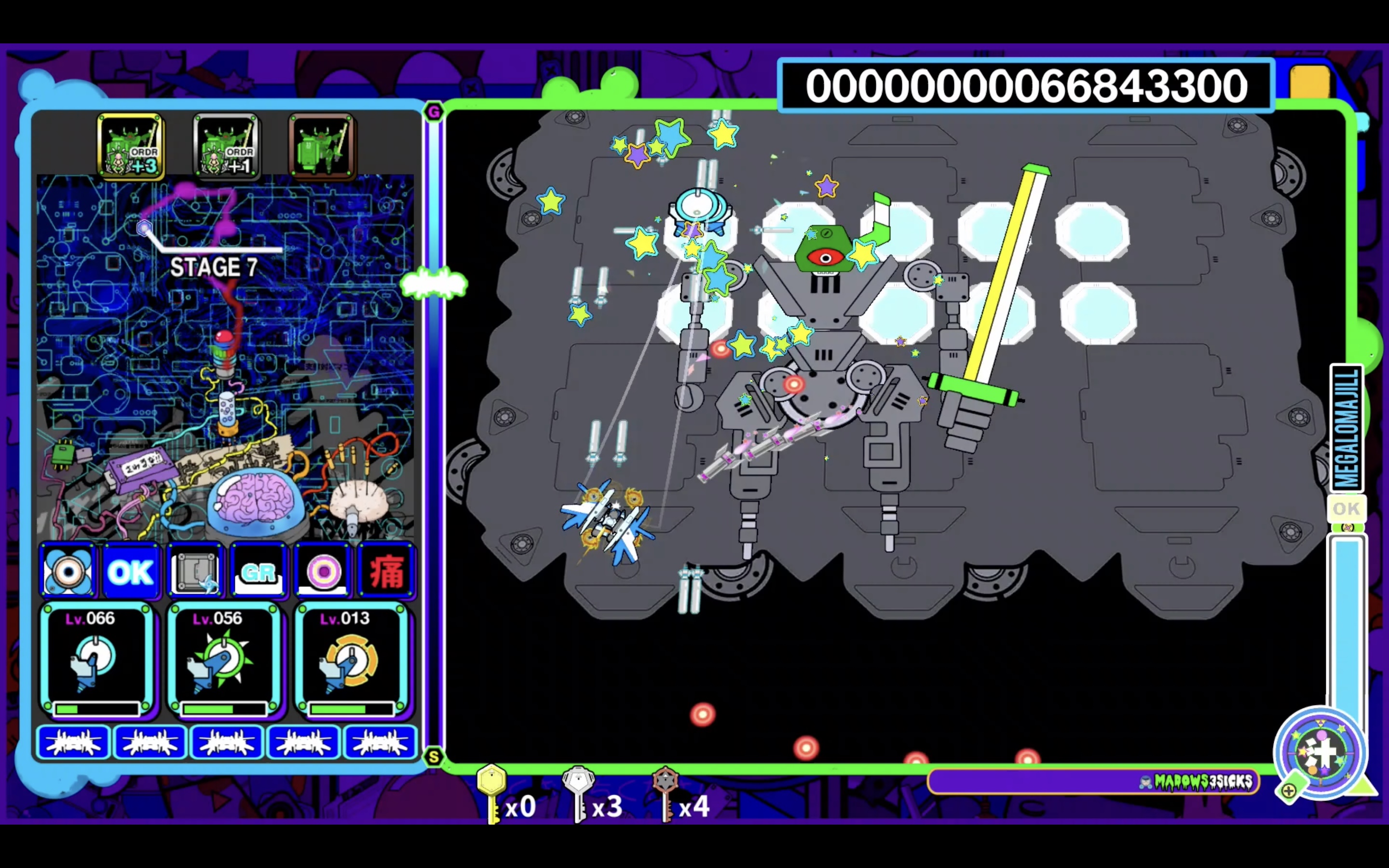Select the GR status icon

pos(259,571)
